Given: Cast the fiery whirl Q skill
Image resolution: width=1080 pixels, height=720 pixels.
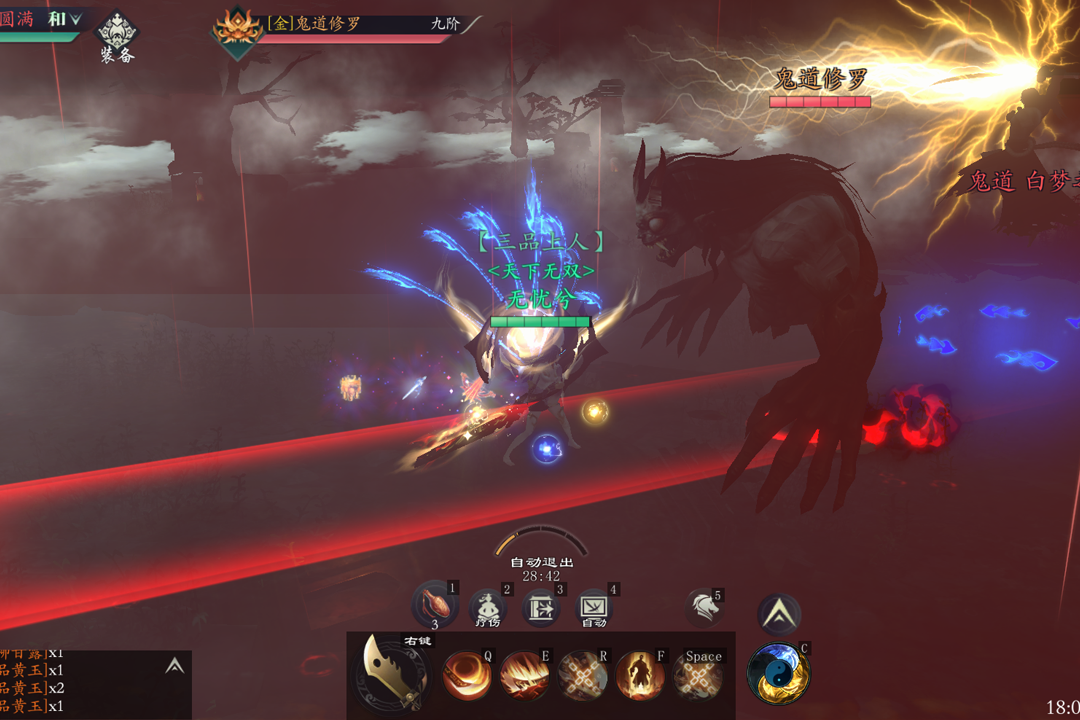Looking at the screenshot, I should click(x=467, y=675).
